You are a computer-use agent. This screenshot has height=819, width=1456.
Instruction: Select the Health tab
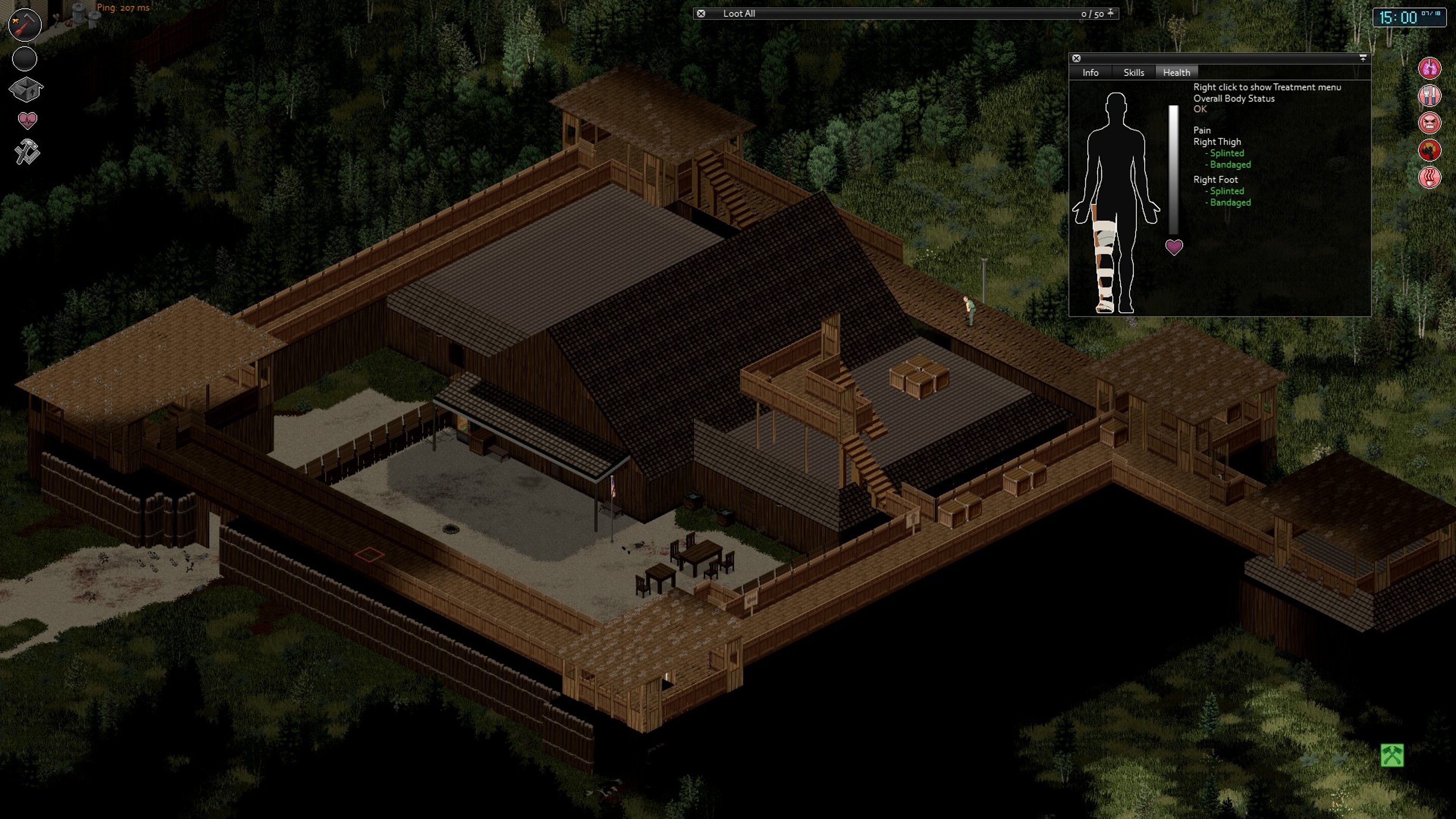coord(1176,73)
